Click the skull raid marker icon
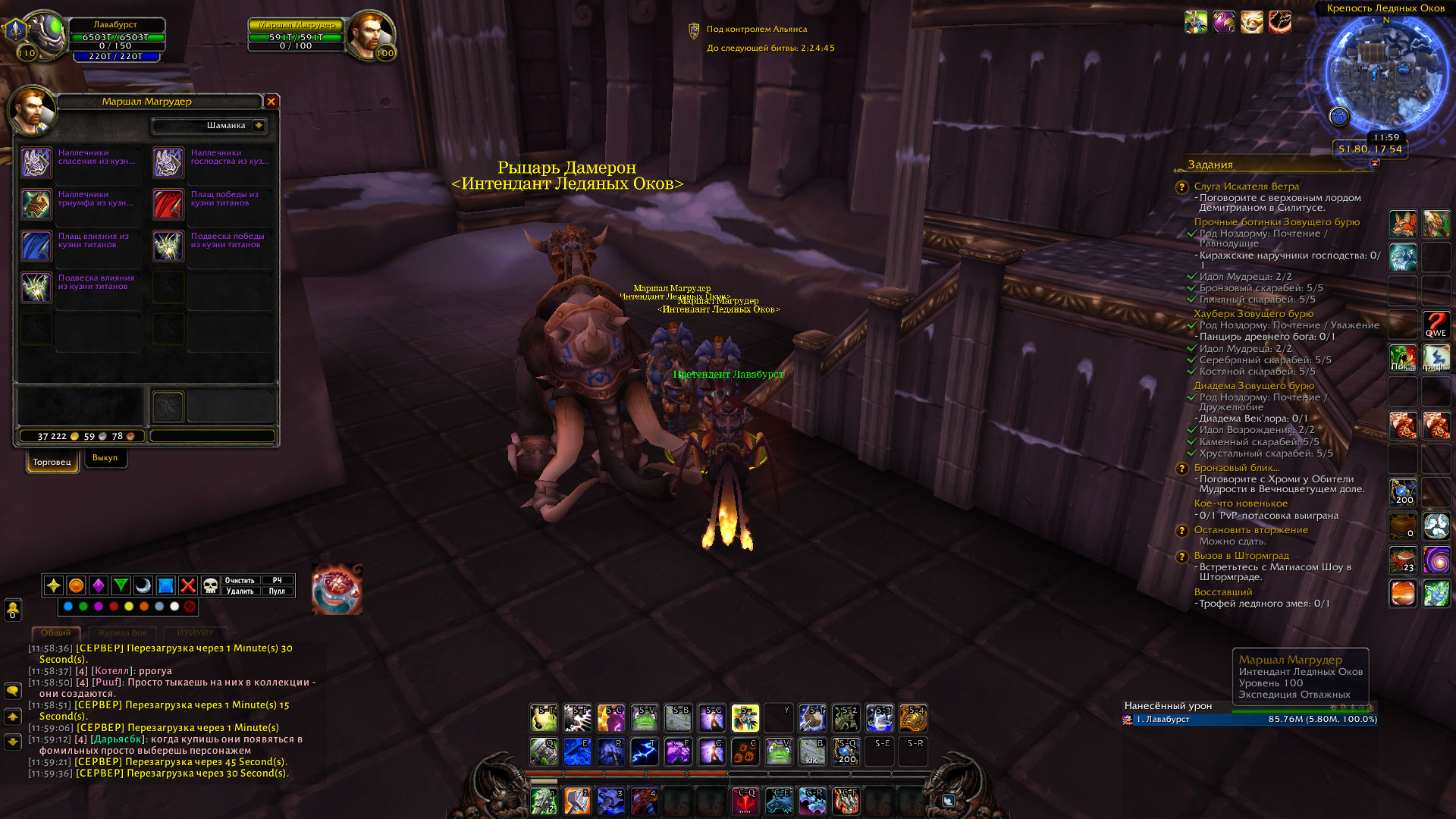The height and width of the screenshot is (819, 1456). click(x=211, y=585)
